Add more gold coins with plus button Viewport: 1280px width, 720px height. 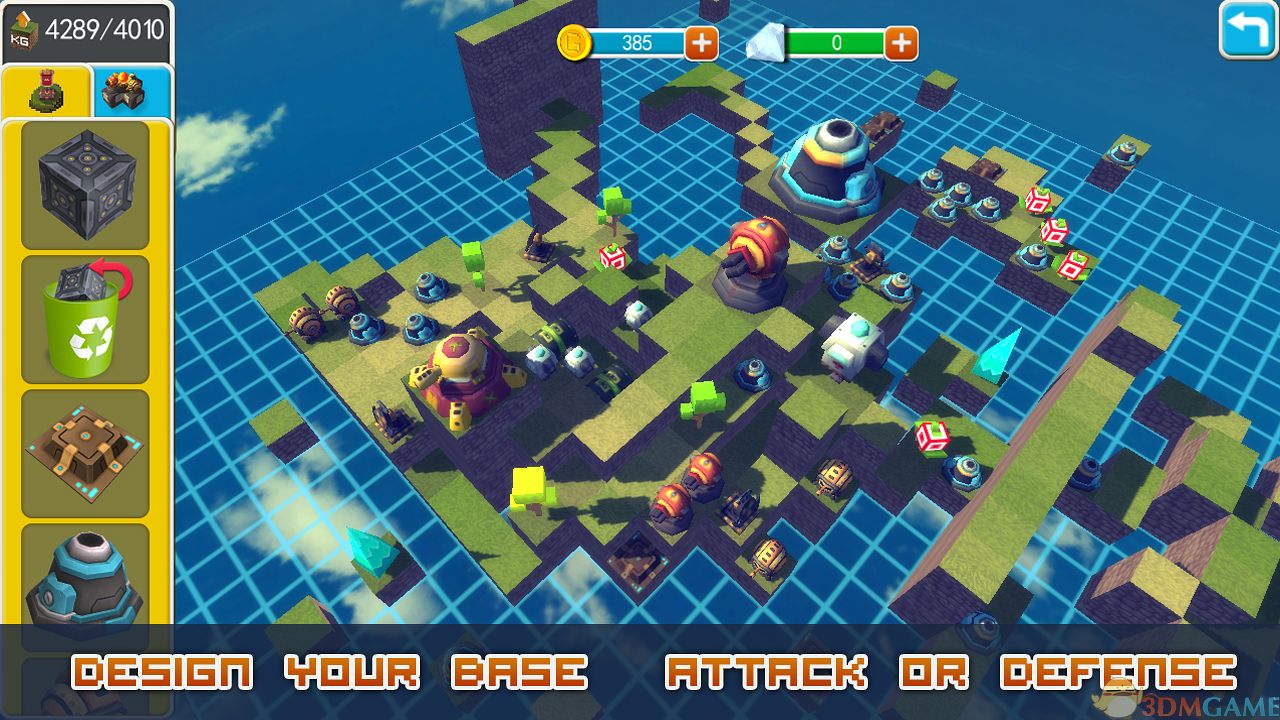click(701, 43)
